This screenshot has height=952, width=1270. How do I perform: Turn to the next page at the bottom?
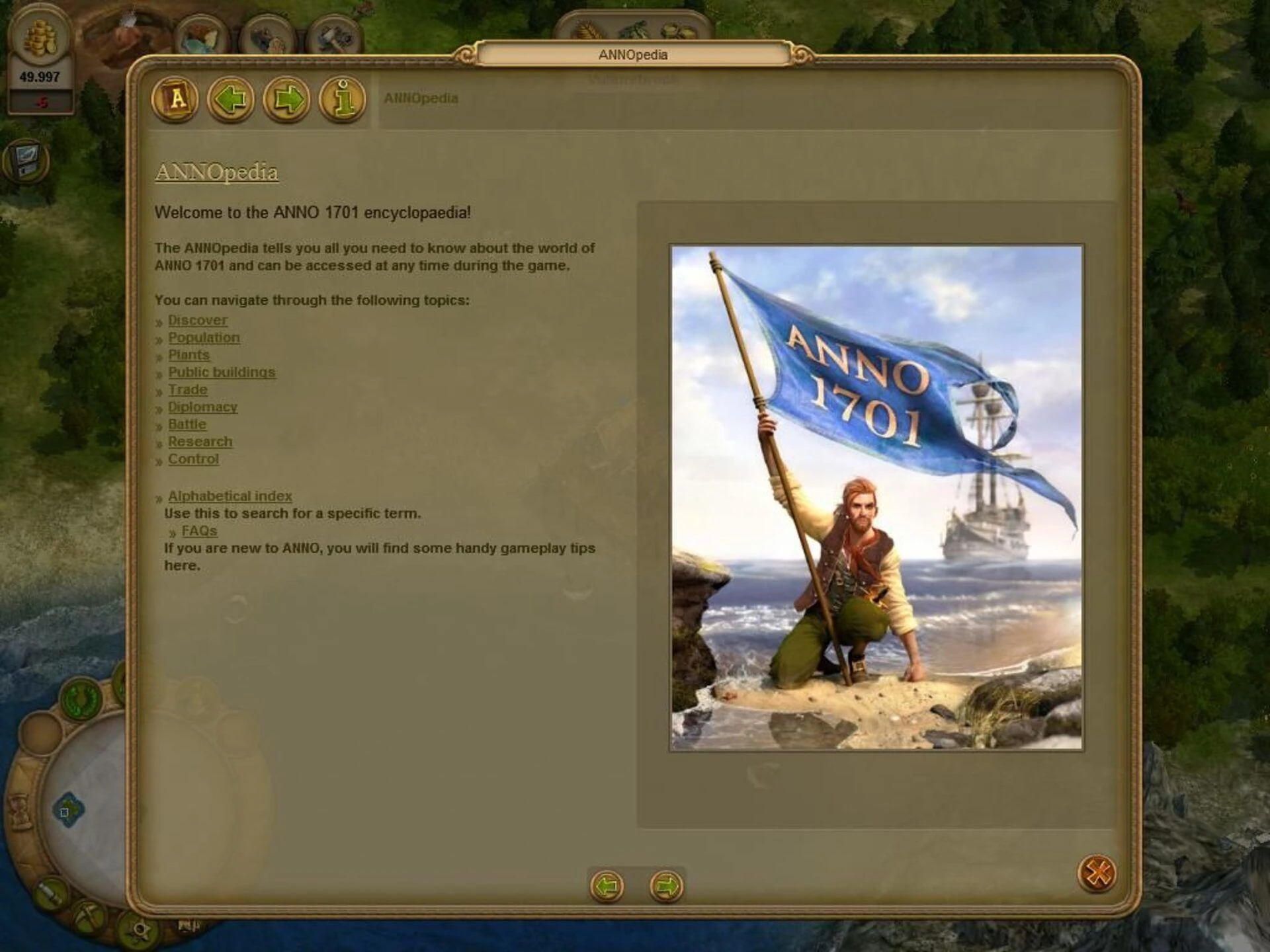coord(665,886)
